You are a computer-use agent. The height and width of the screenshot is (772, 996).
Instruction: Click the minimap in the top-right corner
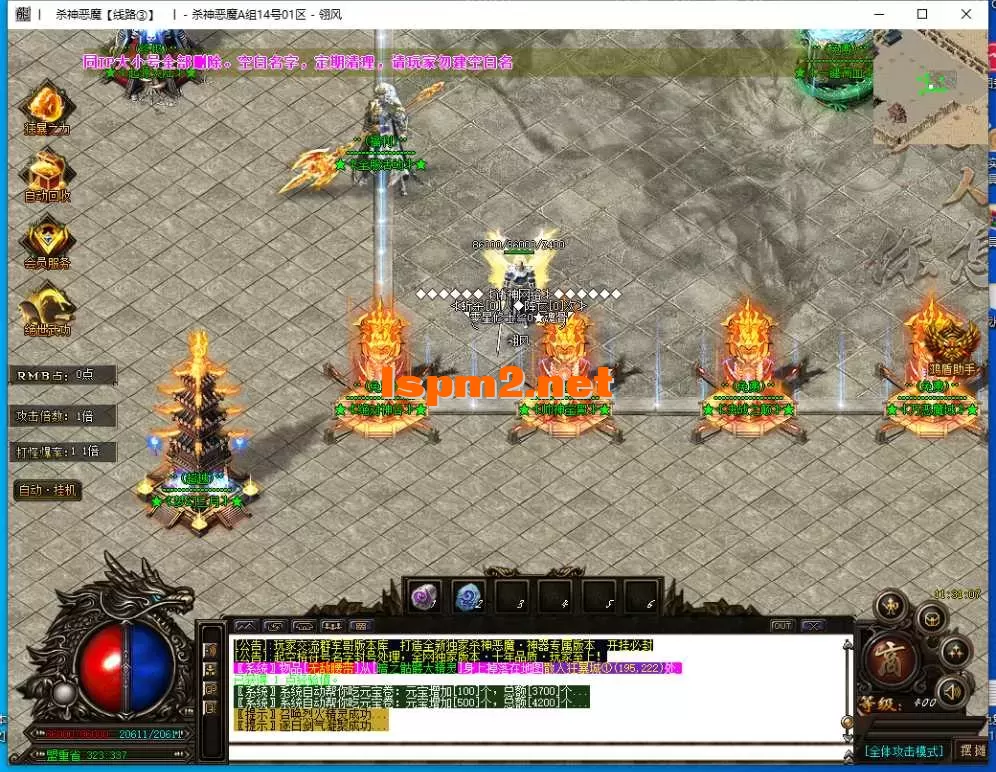[x=929, y=87]
